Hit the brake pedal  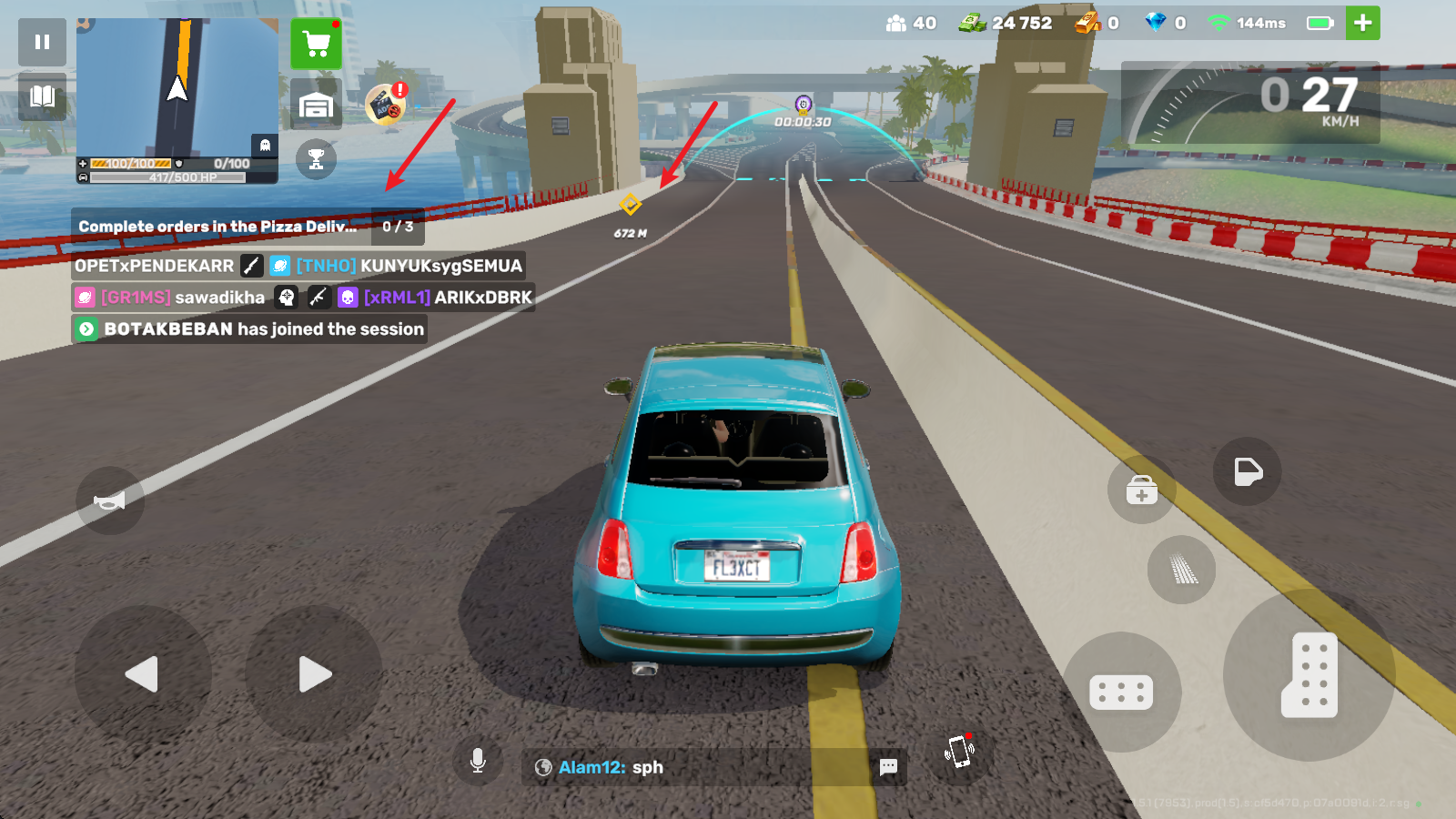[x=1121, y=693]
